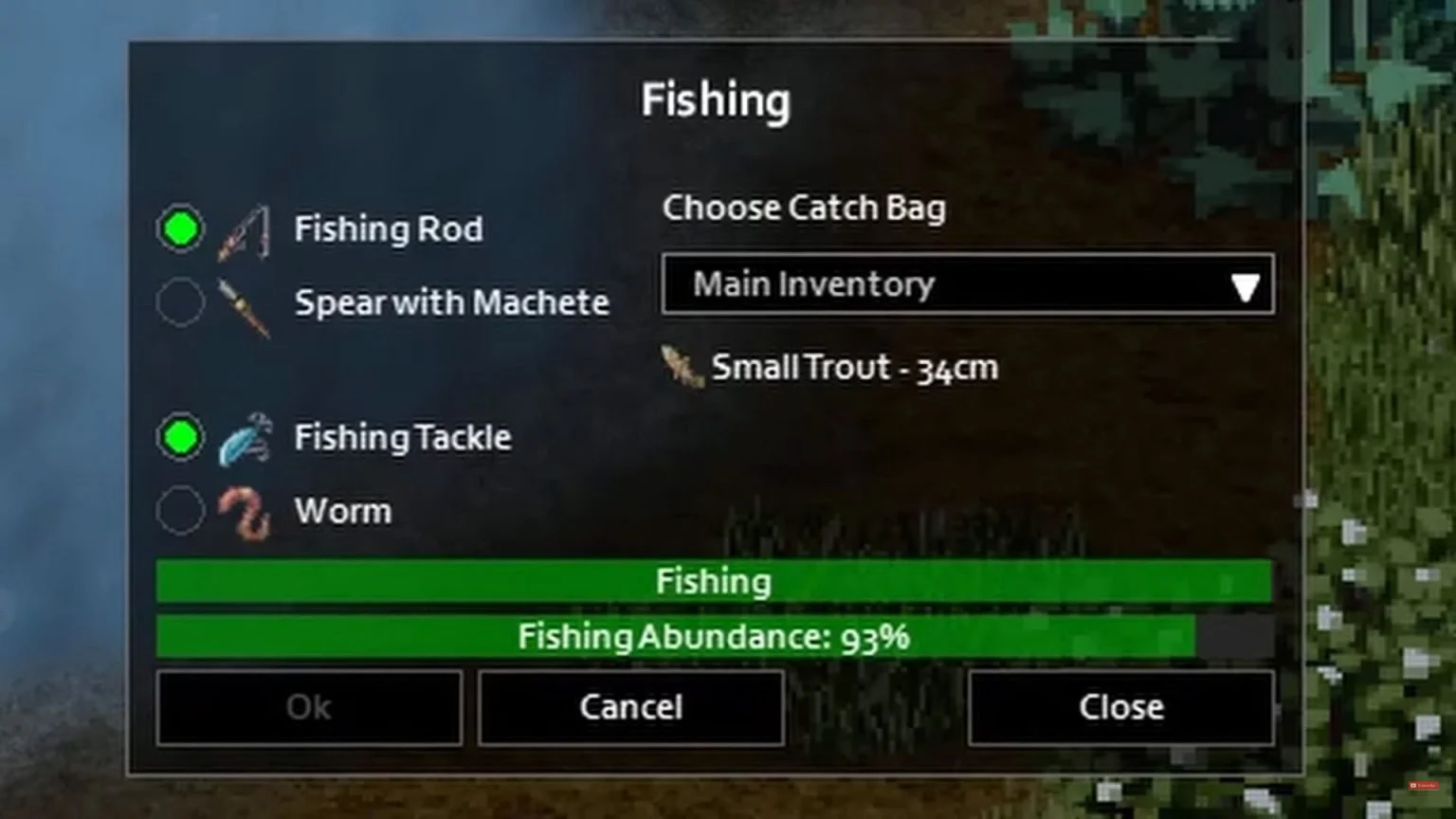Screen dimensions: 1456x819
Task: Switch bait to Worm
Action: point(180,511)
